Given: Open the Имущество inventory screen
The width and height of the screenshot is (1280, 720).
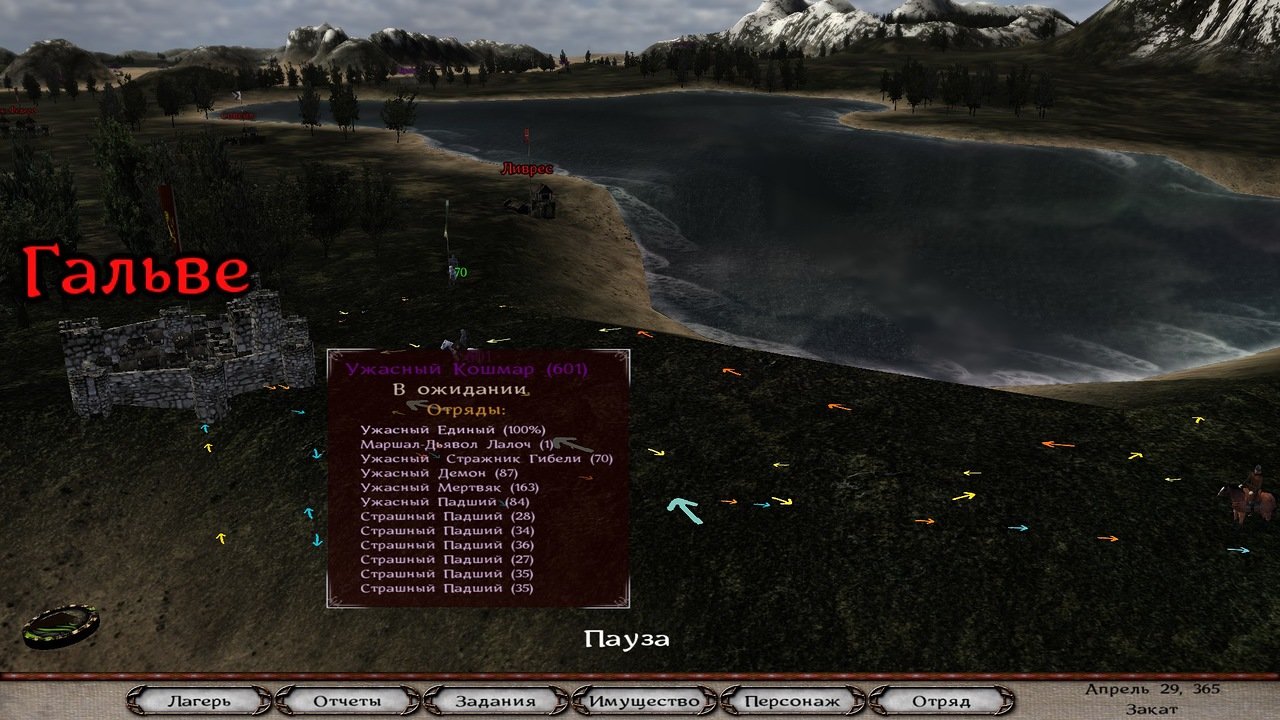Looking at the screenshot, I should point(644,701).
